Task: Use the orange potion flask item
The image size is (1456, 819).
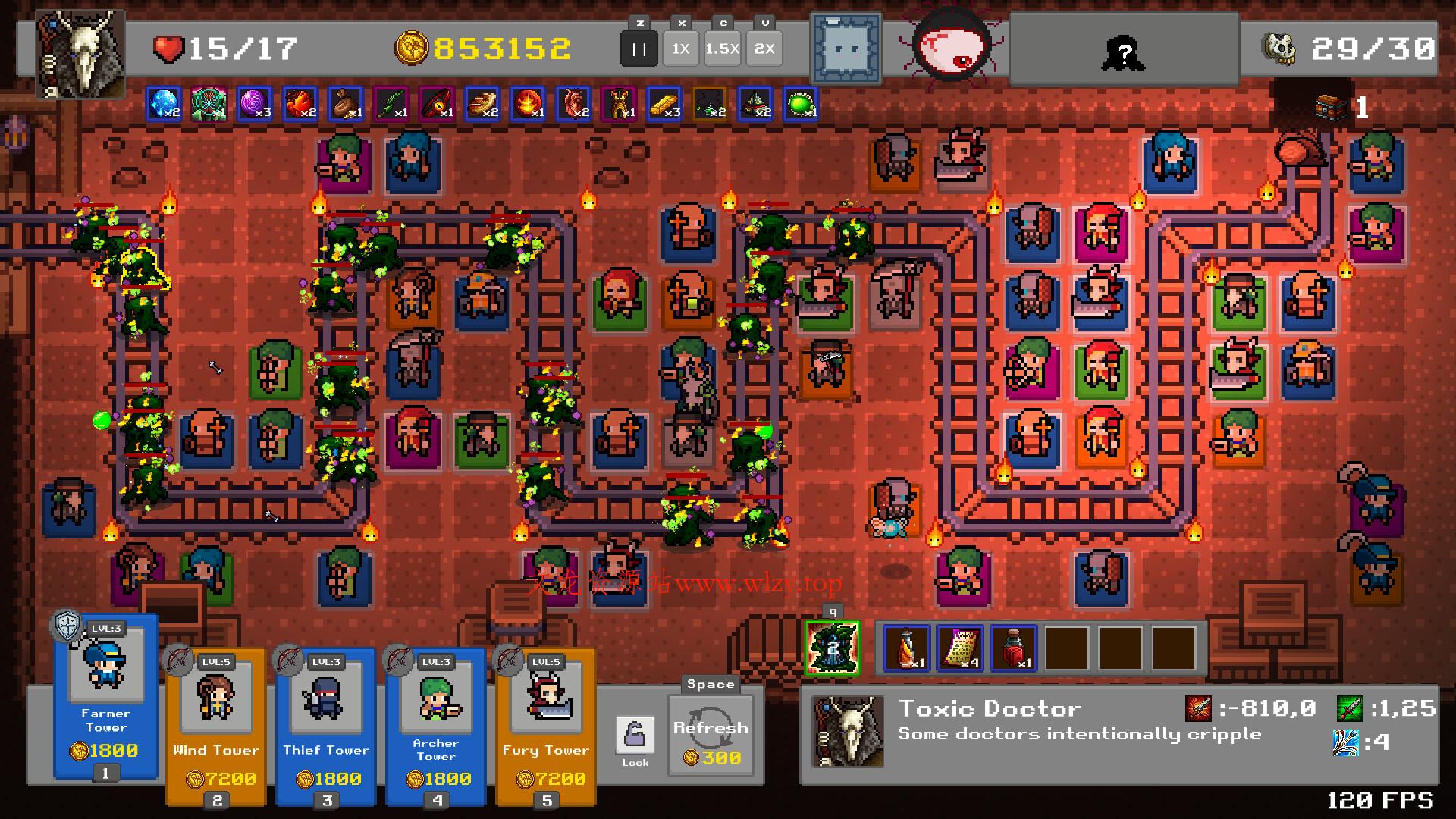Action: tap(907, 648)
